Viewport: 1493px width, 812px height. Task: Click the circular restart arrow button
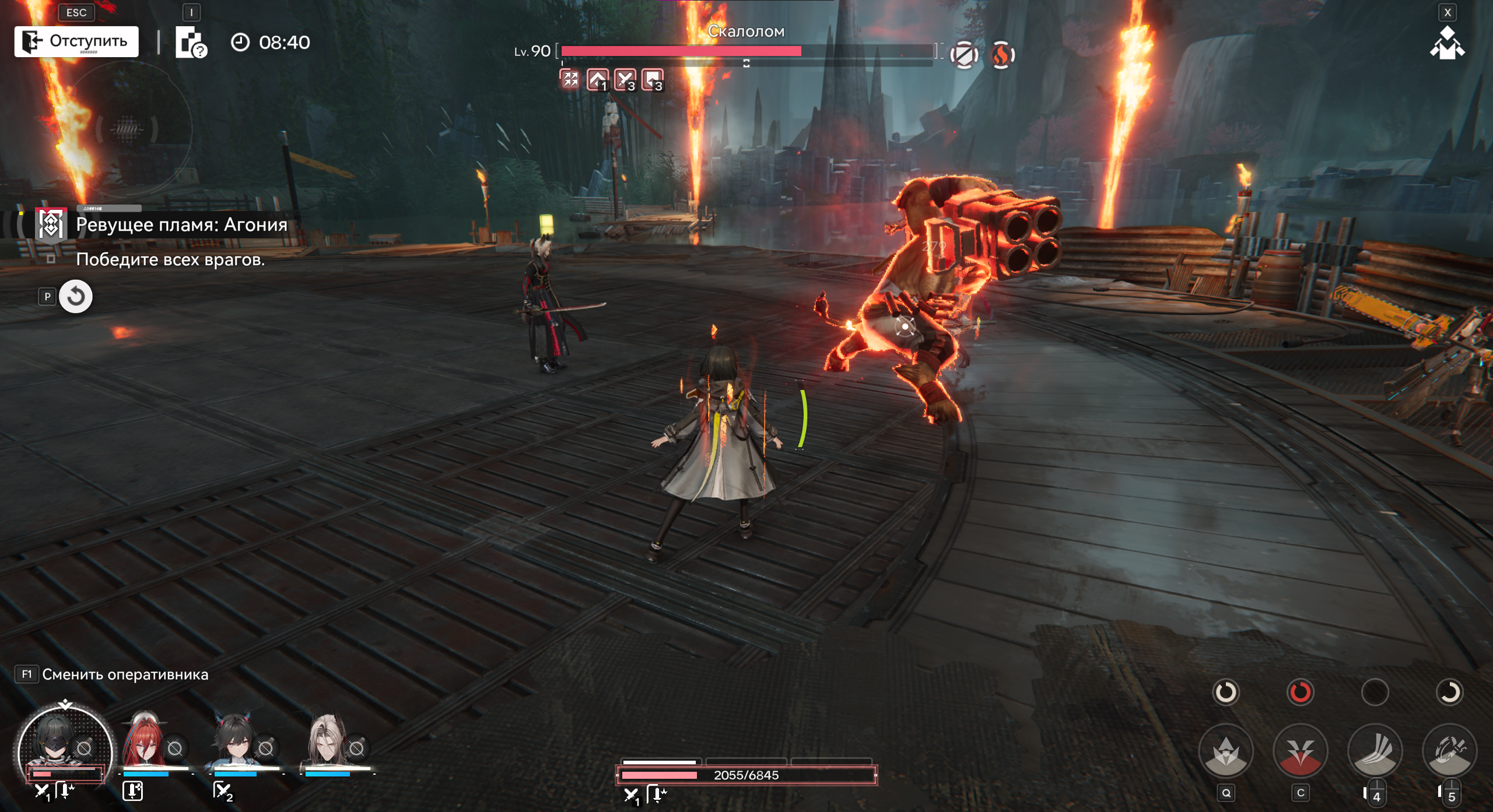pyautogui.click(x=76, y=297)
